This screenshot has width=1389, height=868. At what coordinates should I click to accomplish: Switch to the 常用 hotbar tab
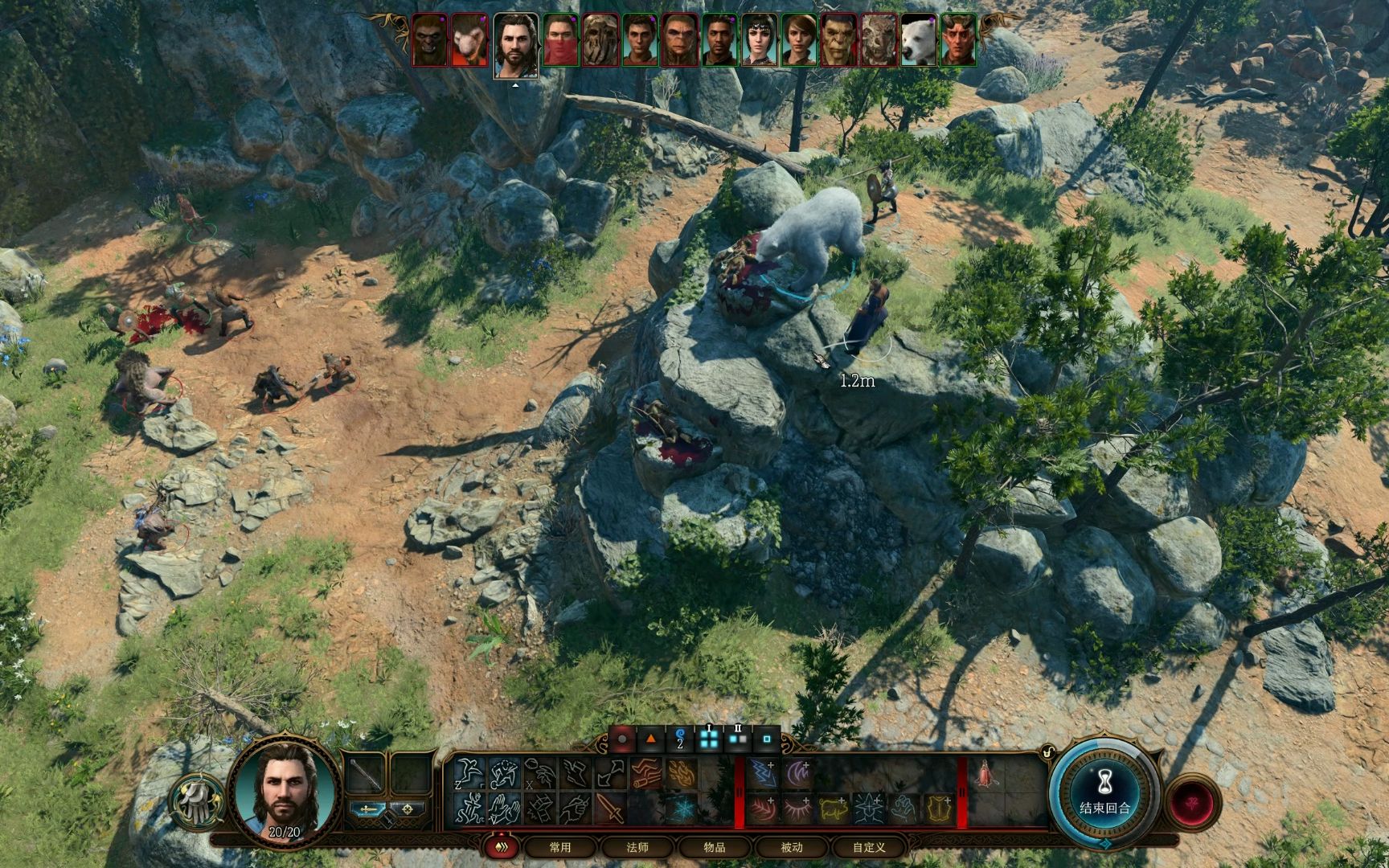point(560,847)
